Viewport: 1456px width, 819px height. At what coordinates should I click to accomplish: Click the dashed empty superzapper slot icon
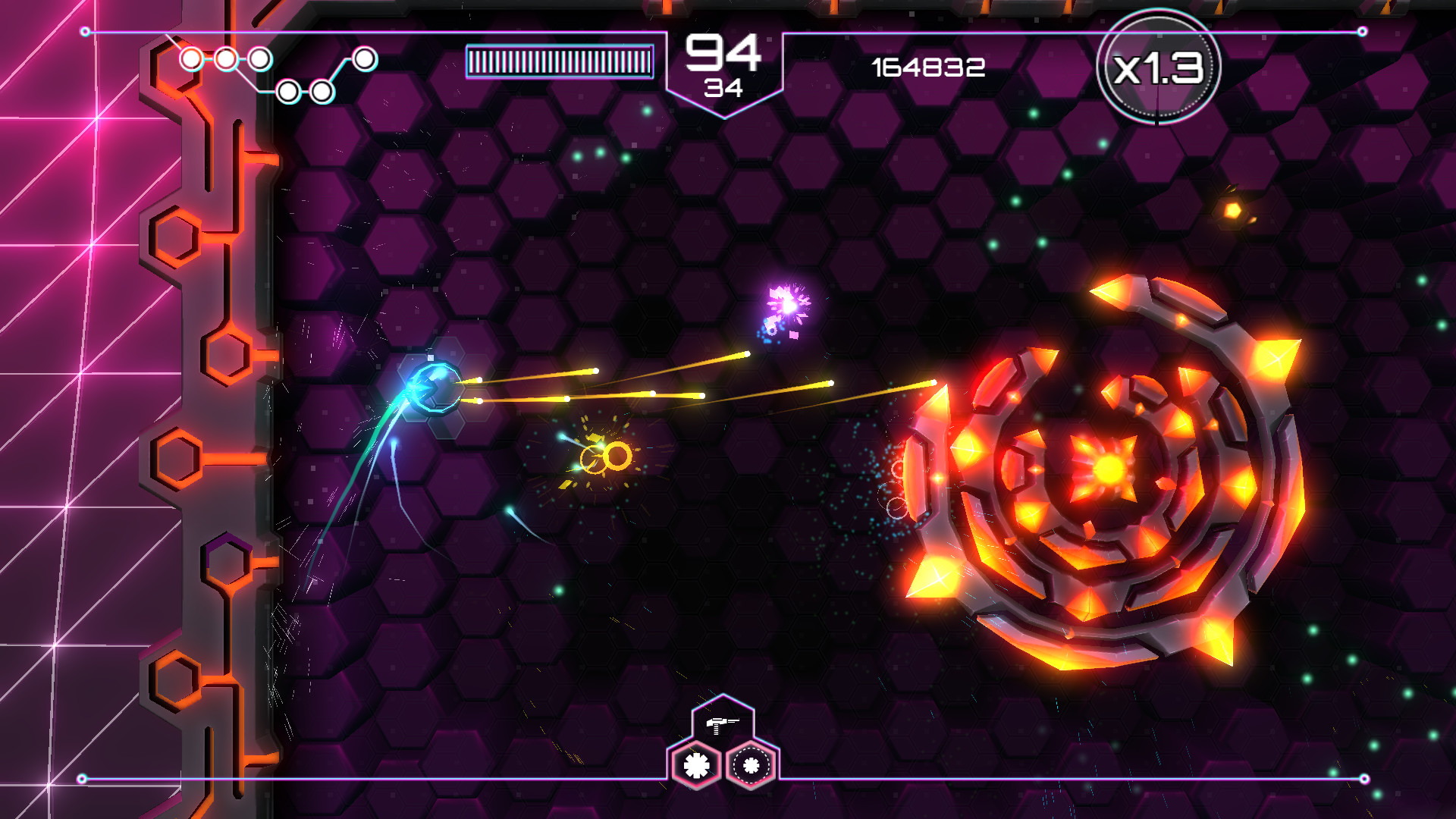coord(752,764)
